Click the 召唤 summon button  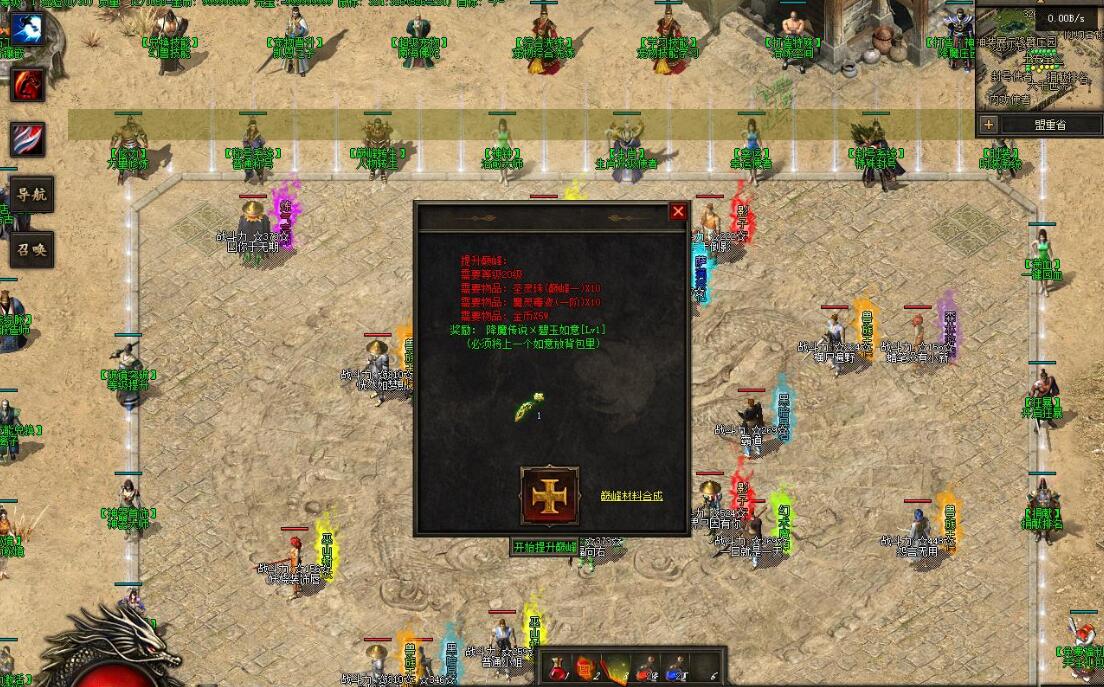click(29, 249)
